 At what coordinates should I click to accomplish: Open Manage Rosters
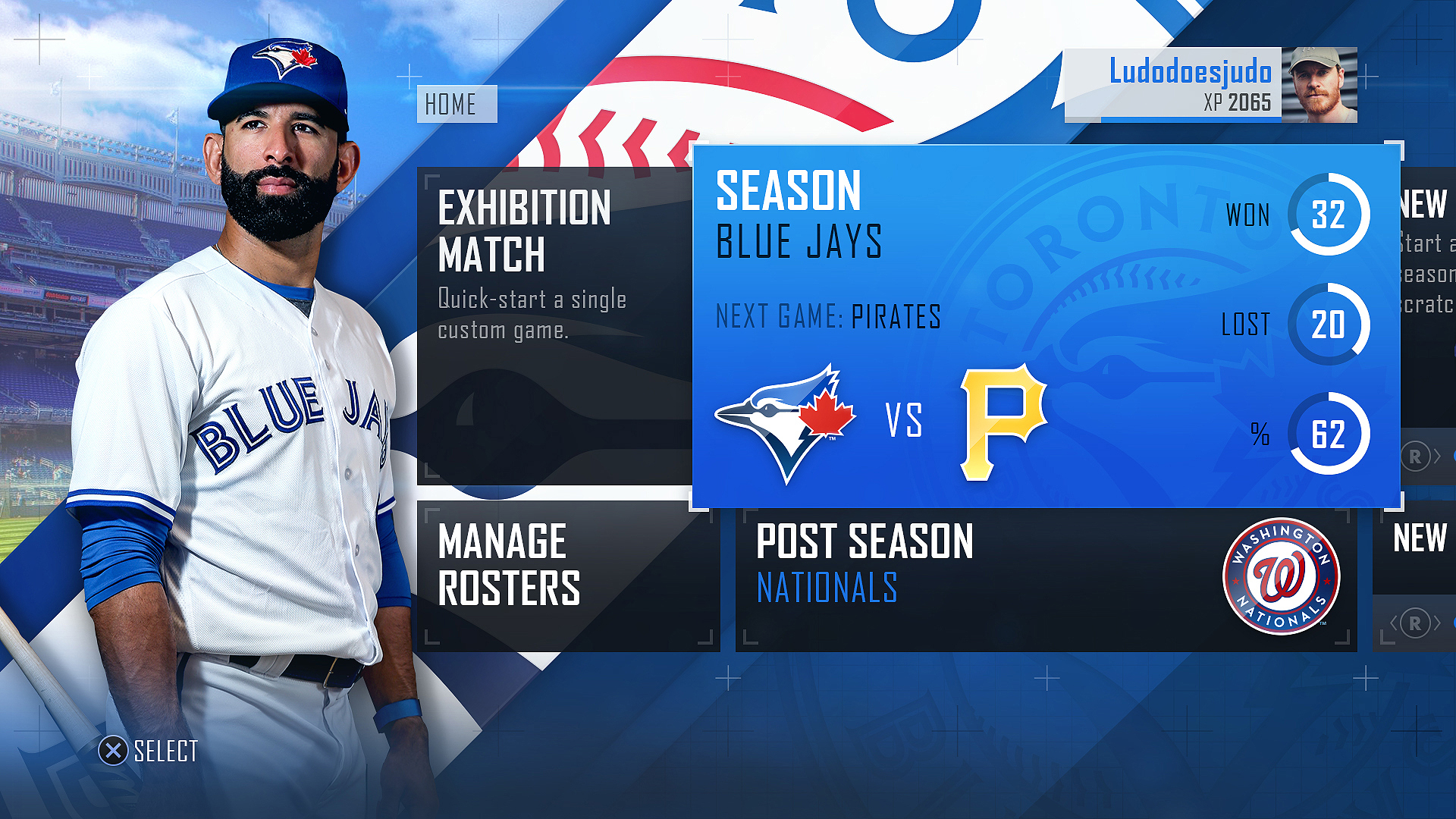click(567, 575)
